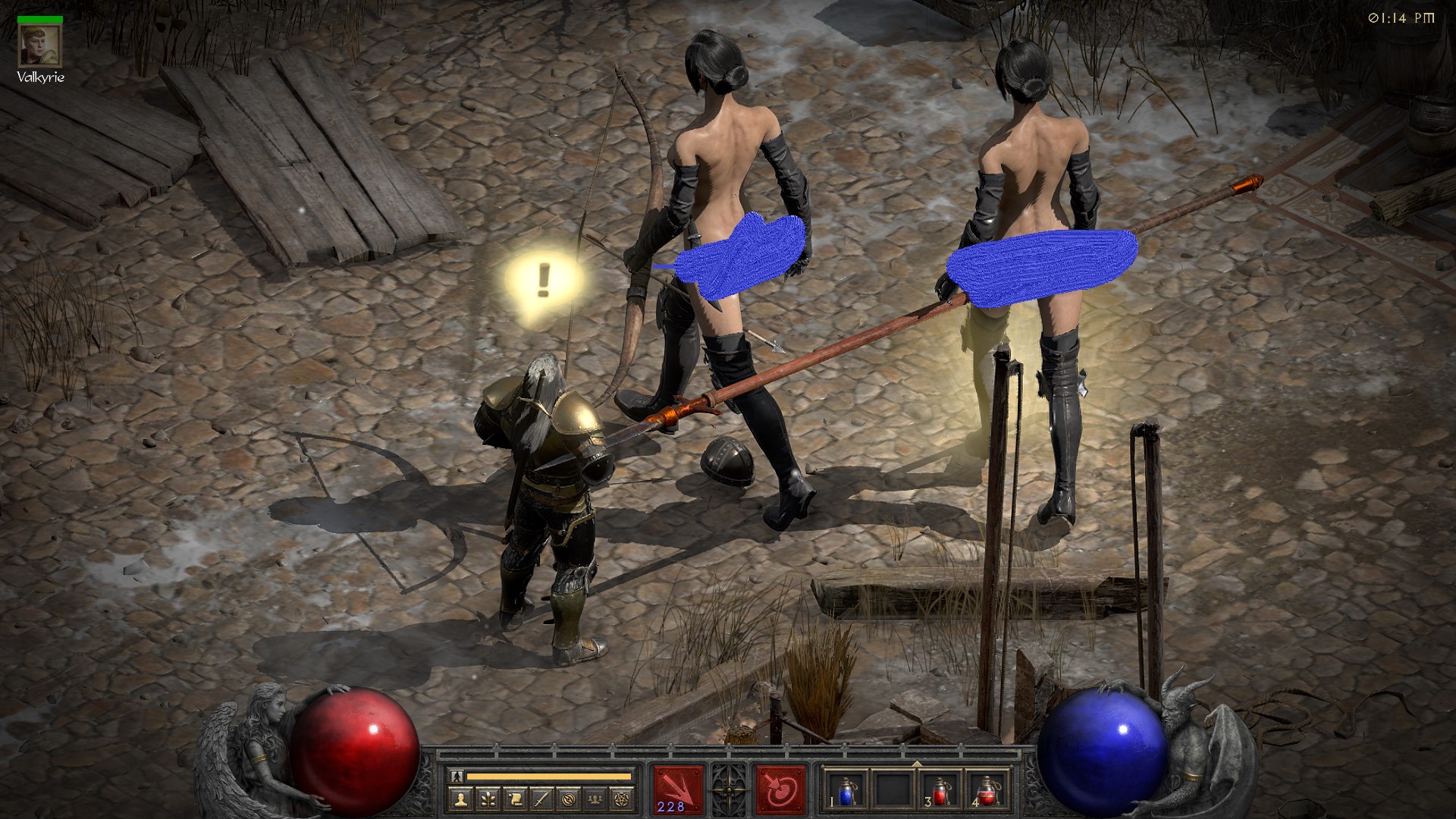The image size is (1456, 819).
Task: Select the right-click target skill
Action: tap(780, 789)
